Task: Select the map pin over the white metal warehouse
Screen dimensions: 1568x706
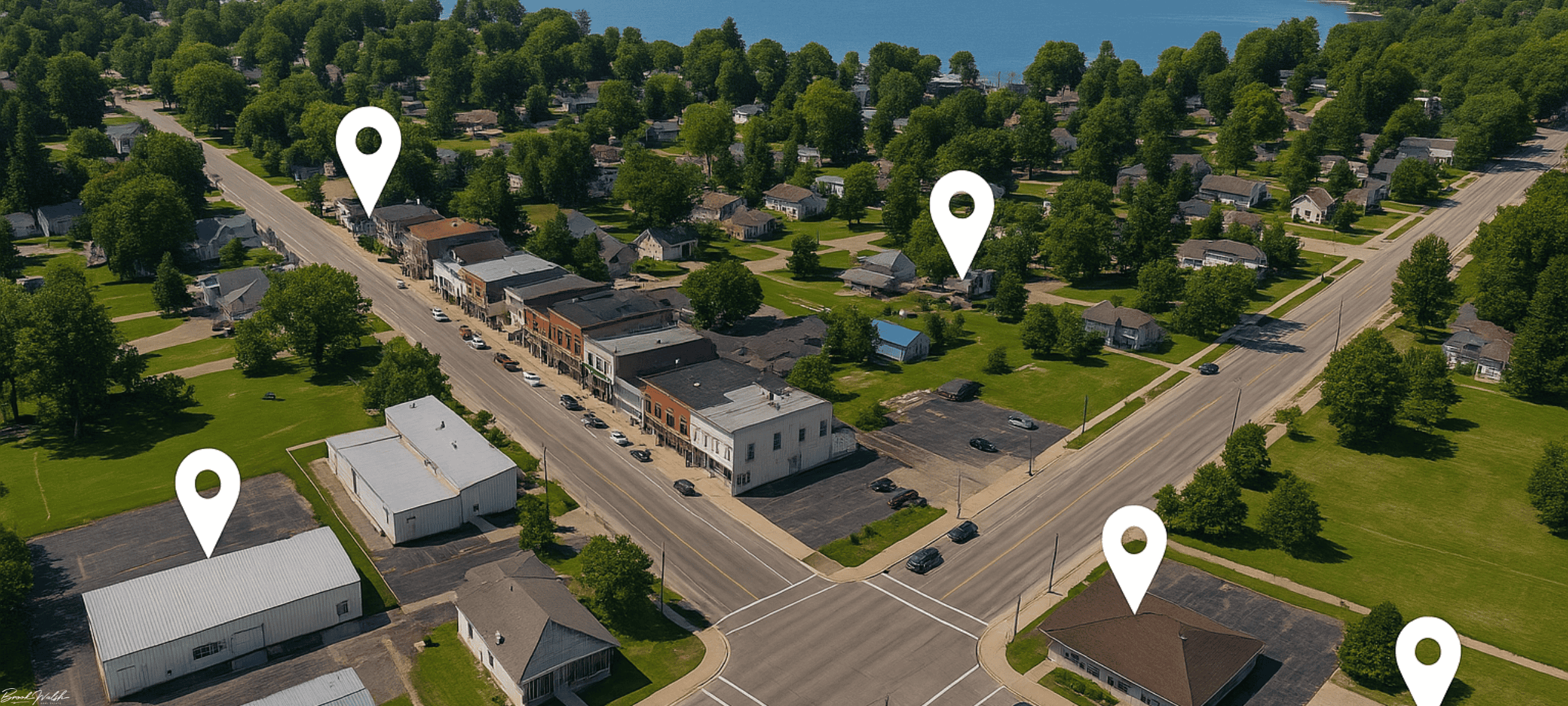Action: tap(207, 496)
